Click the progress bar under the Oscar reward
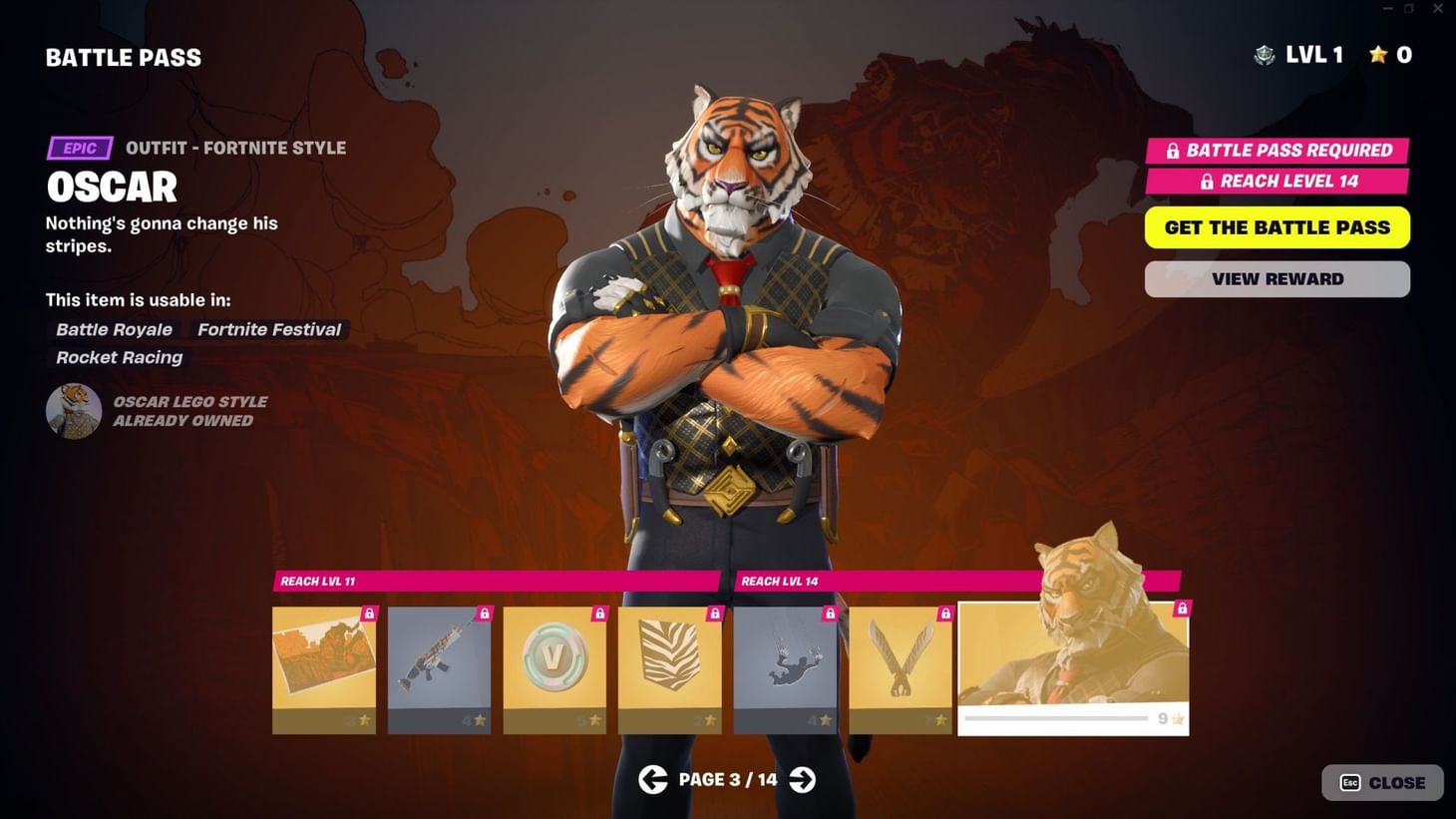Viewport: 1456px width, 819px height. 1057,717
